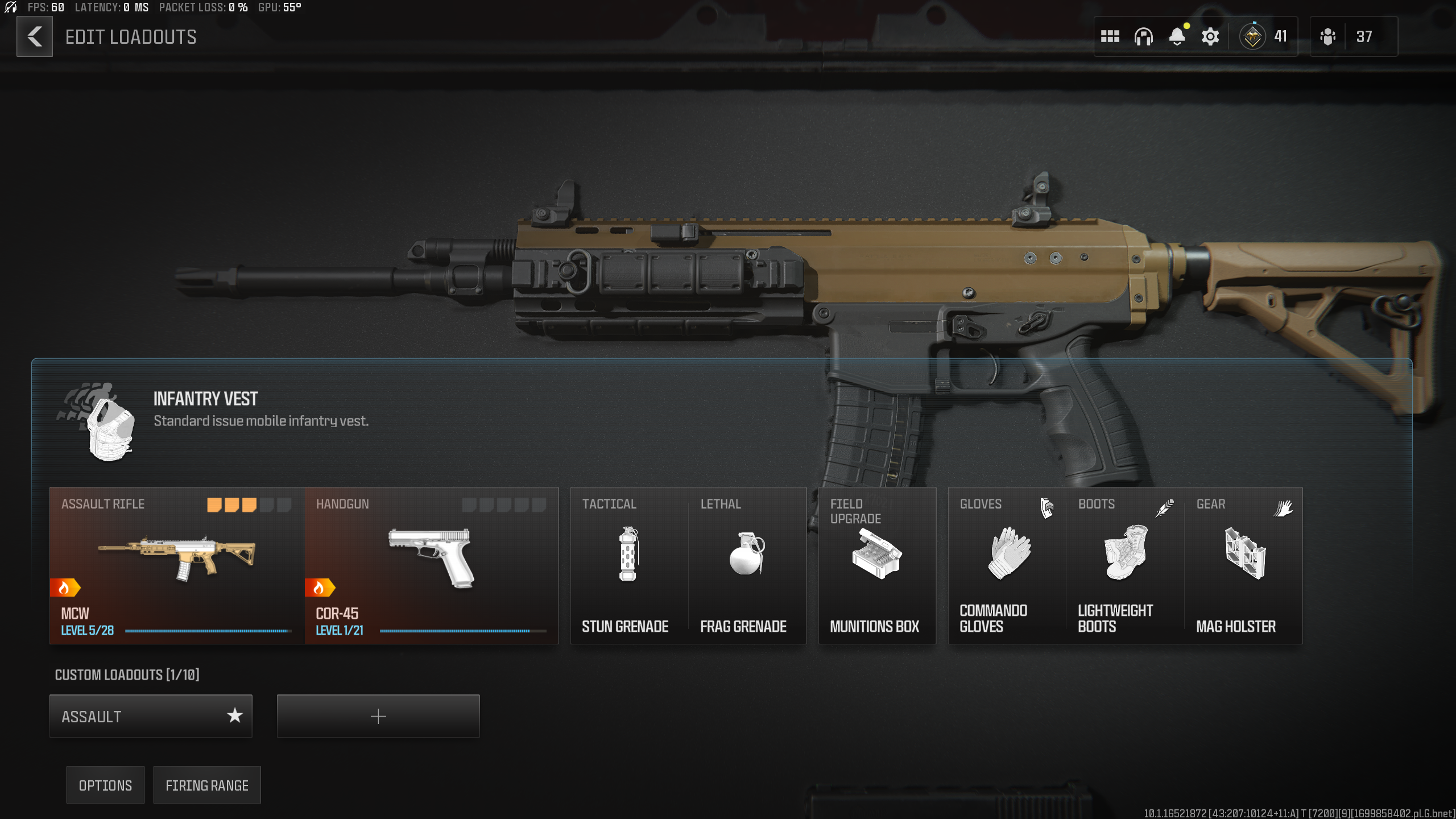Enter the Firing Range

click(x=207, y=785)
